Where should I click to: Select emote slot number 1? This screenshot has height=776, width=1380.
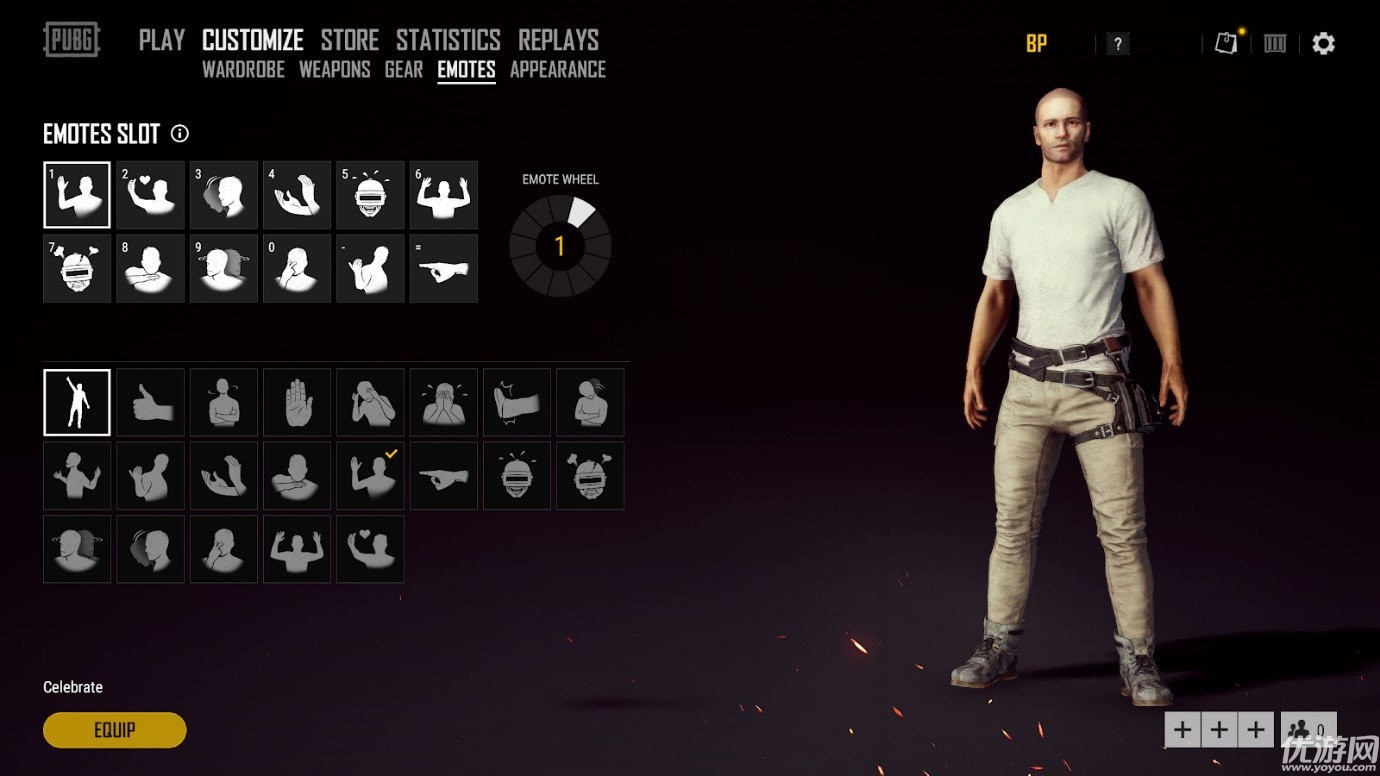(x=77, y=195)
